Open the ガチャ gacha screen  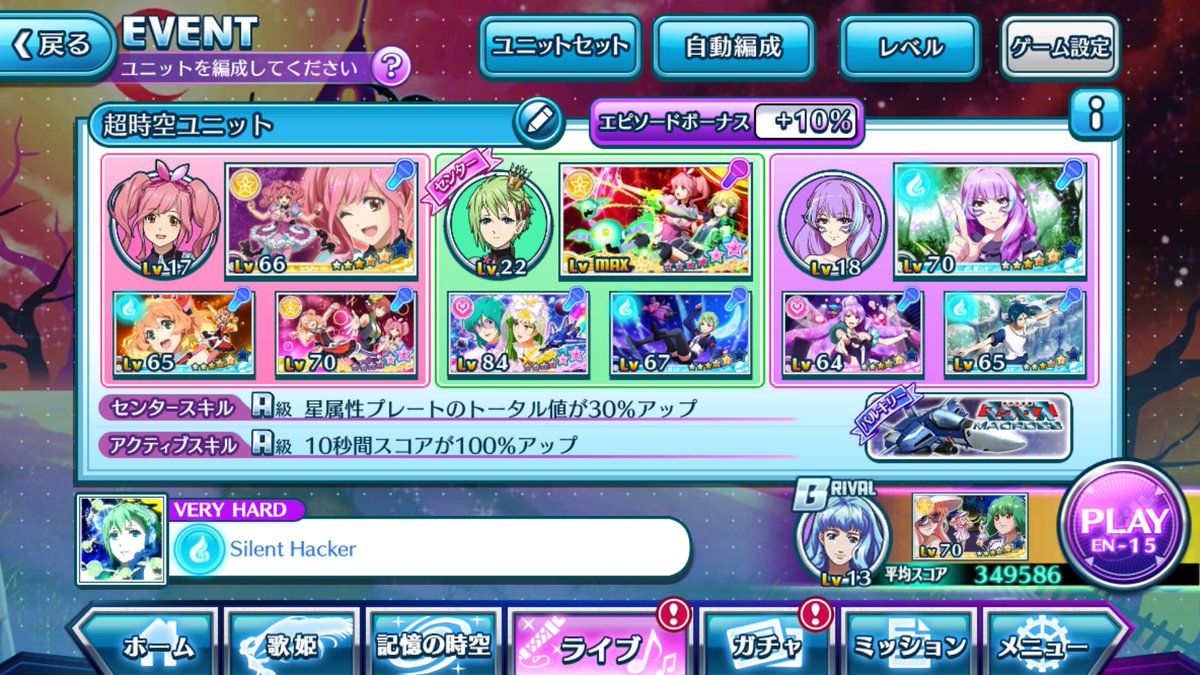pyautogui.click(x=766, y=645)
